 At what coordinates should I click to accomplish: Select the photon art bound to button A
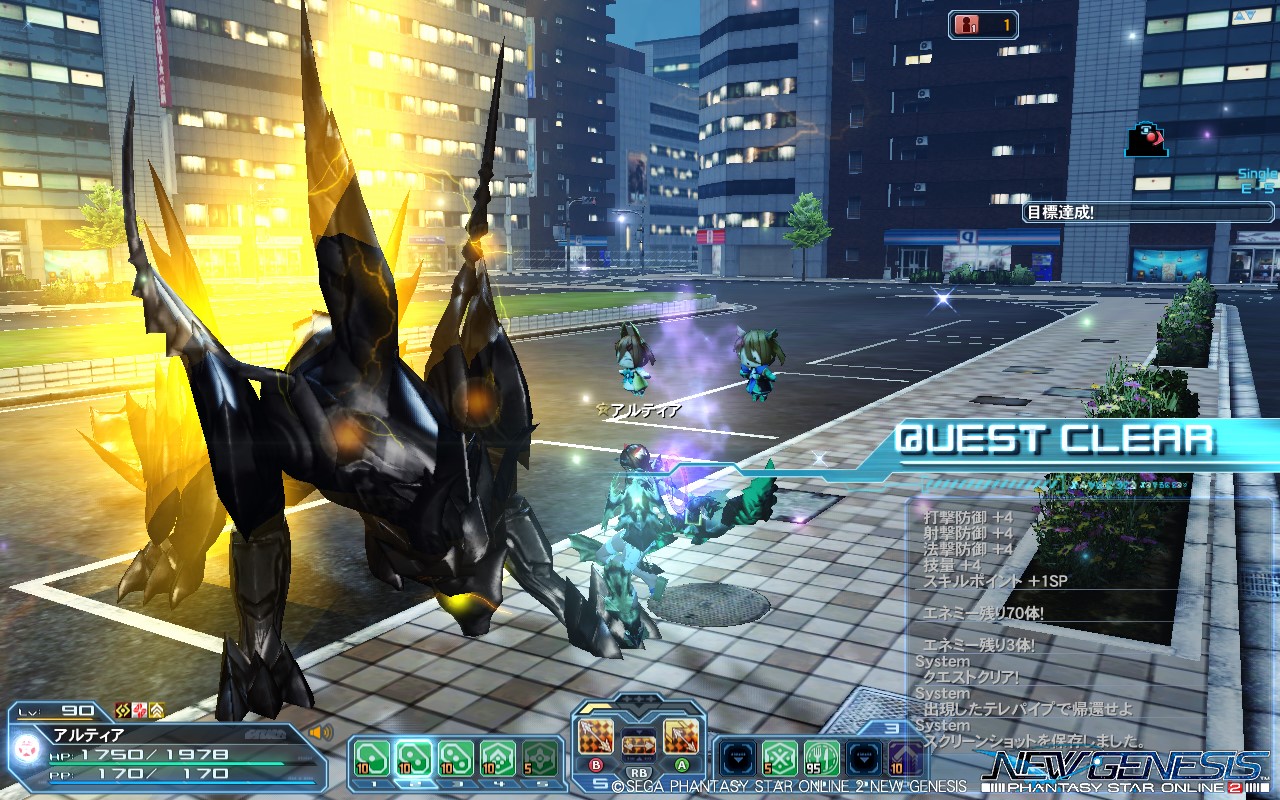[x=680, y=737]
